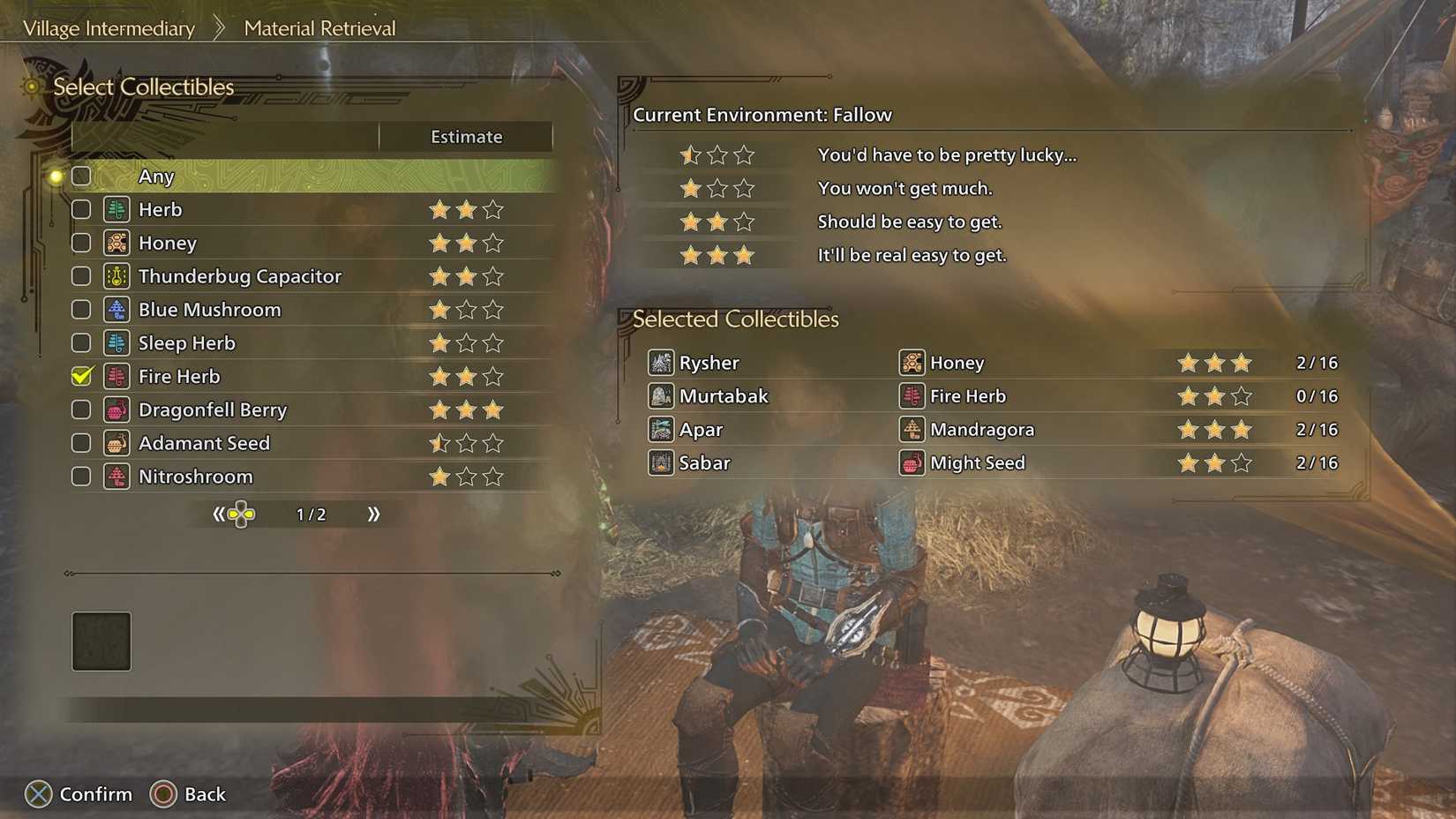Image resolution: width=1456 pixels, height=819 pixels.
Task: Enable the Any checkbox
Action: coord(80,176)
